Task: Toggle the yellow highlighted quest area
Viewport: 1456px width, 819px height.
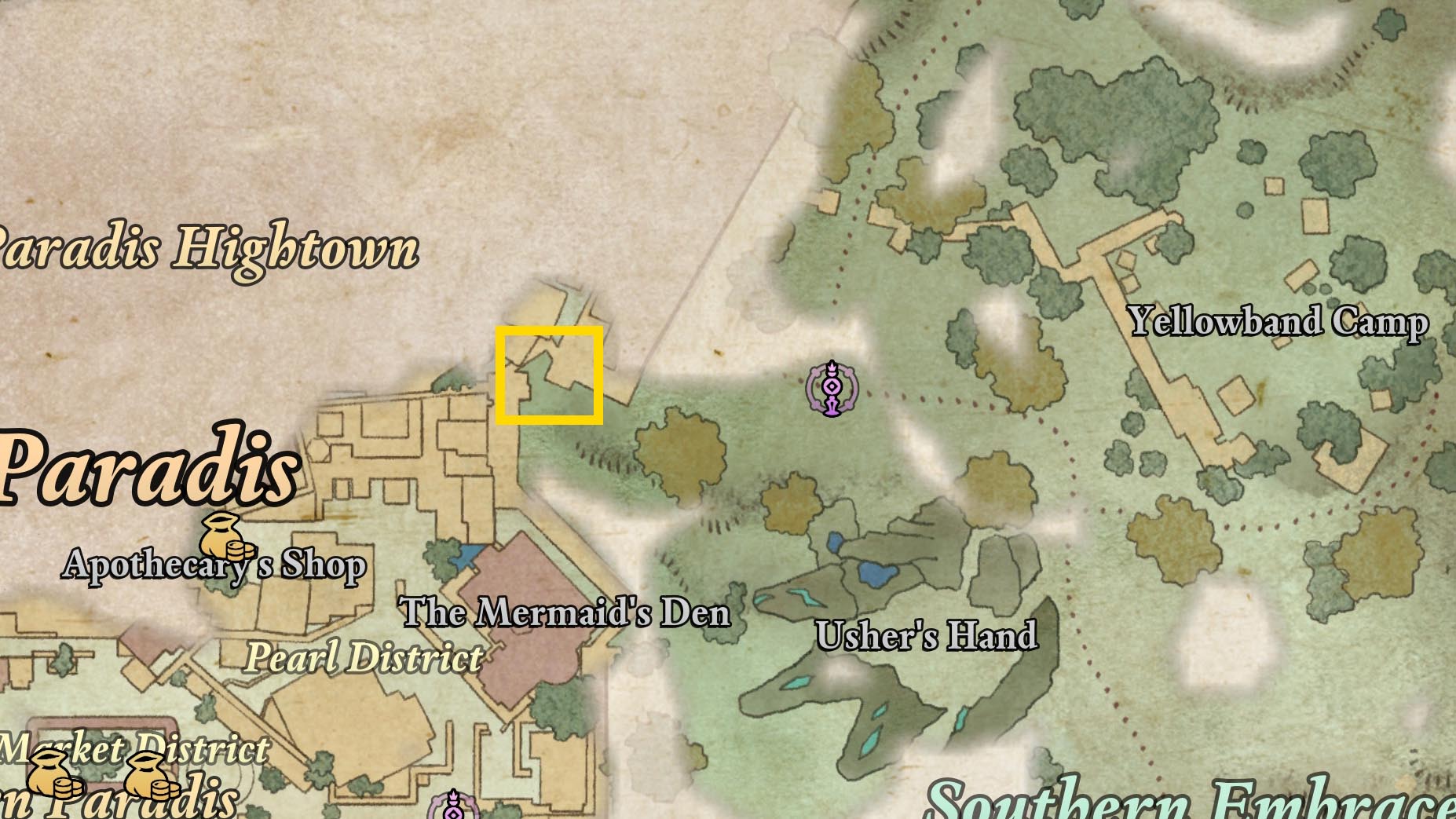Action: tap(551, 373)
